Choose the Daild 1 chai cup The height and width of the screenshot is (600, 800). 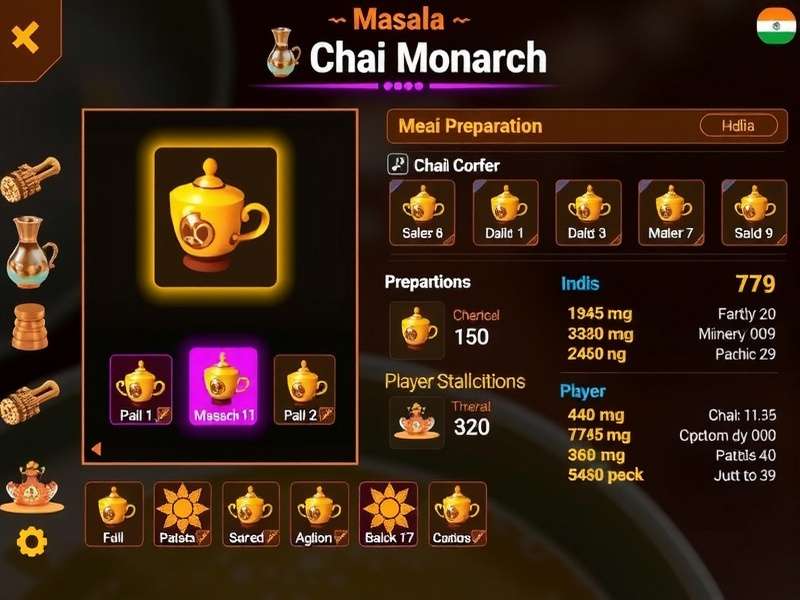(505, 212)
